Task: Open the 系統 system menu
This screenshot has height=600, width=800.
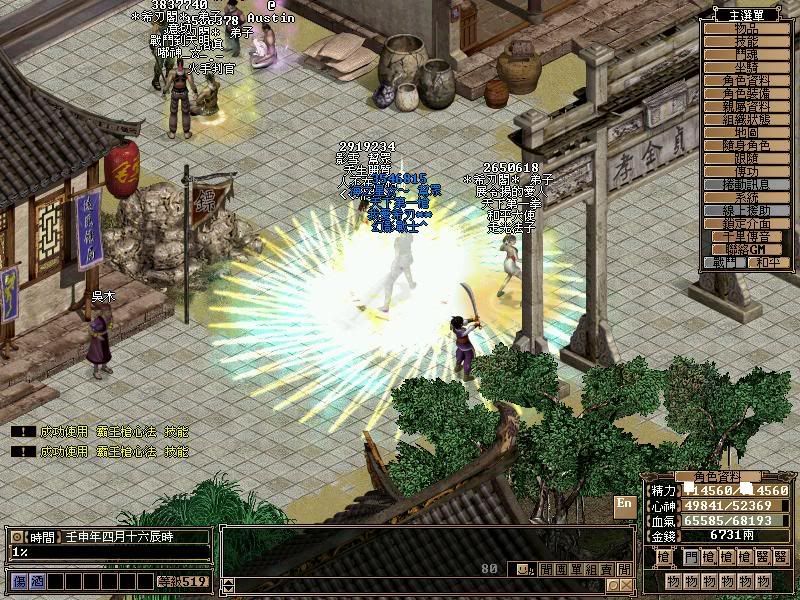Action: coord(748,198)
